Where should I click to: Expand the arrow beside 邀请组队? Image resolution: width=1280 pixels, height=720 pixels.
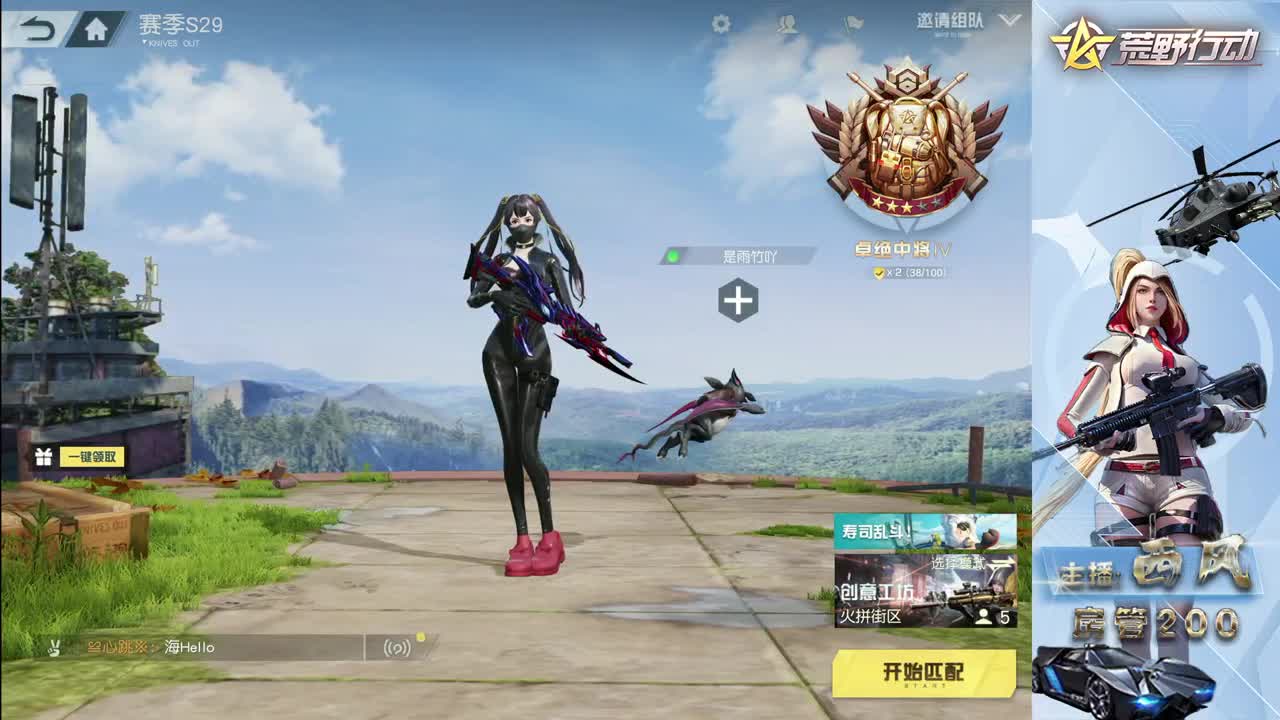[x=1009, y=22]
